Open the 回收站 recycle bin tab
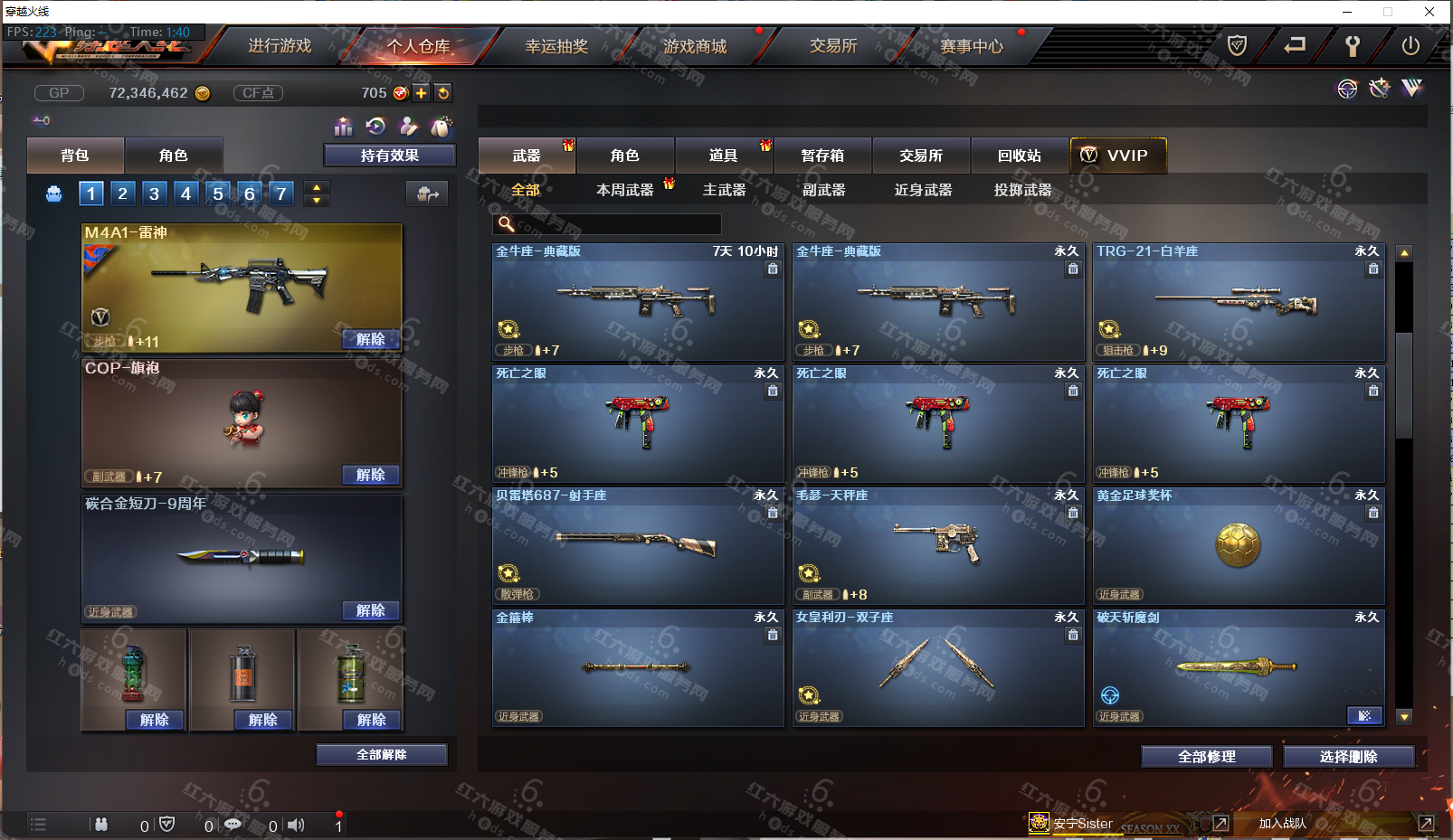 (1020, 156)
